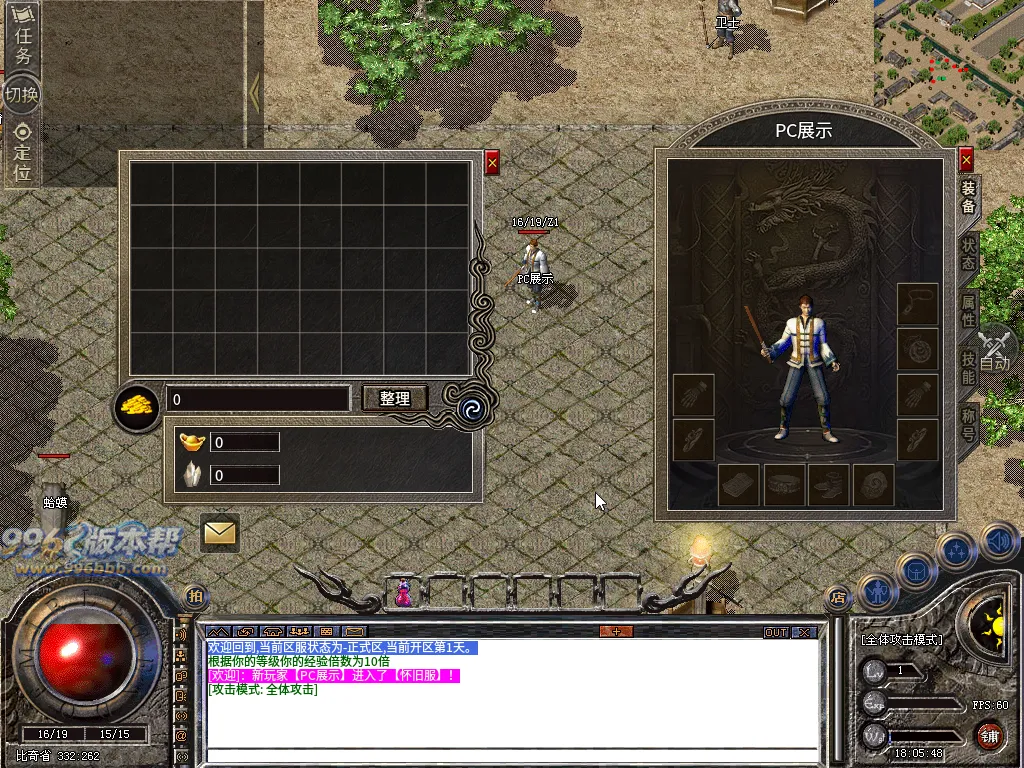Viewport: 1024px width, 768px height.
Task: Toggle the sound speaker button
Action: [997, 543]
